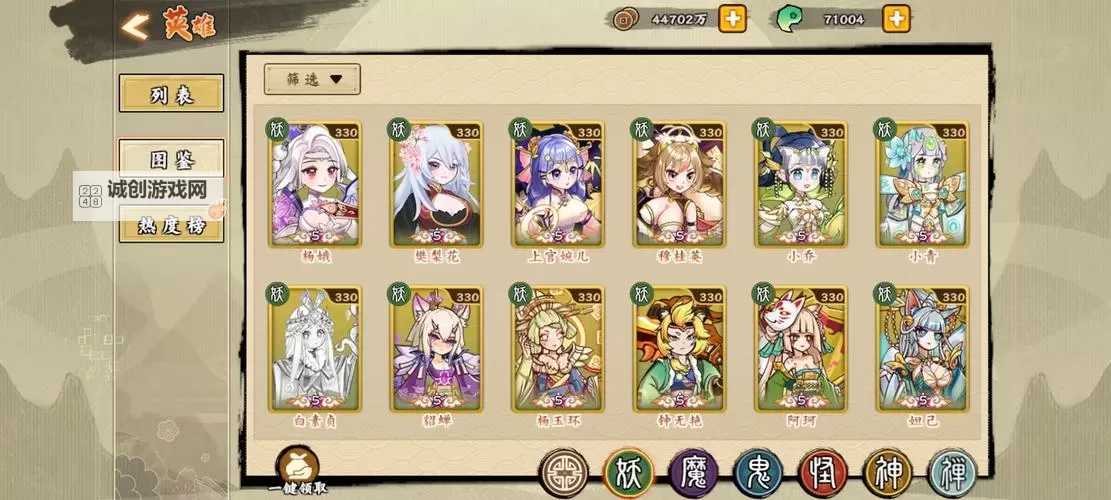Add more green jade with the plus button
Image resolution: width=1111 pixels, height=500 pixels.
896,18
